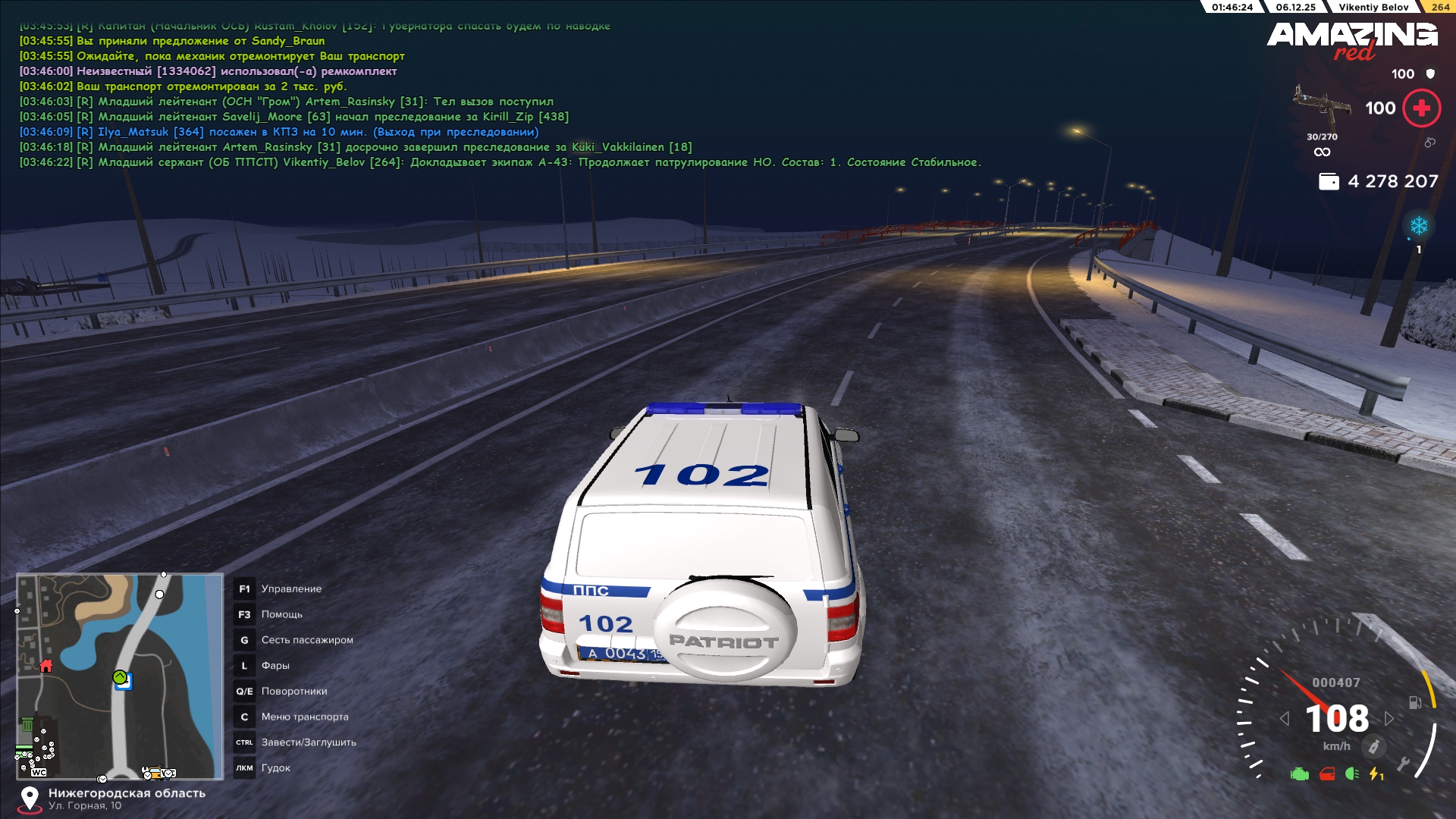Activate the right turn signal arrow
Image resolution: width=1456 pixels, height=819 pixels.
[x=1389, y=718]
